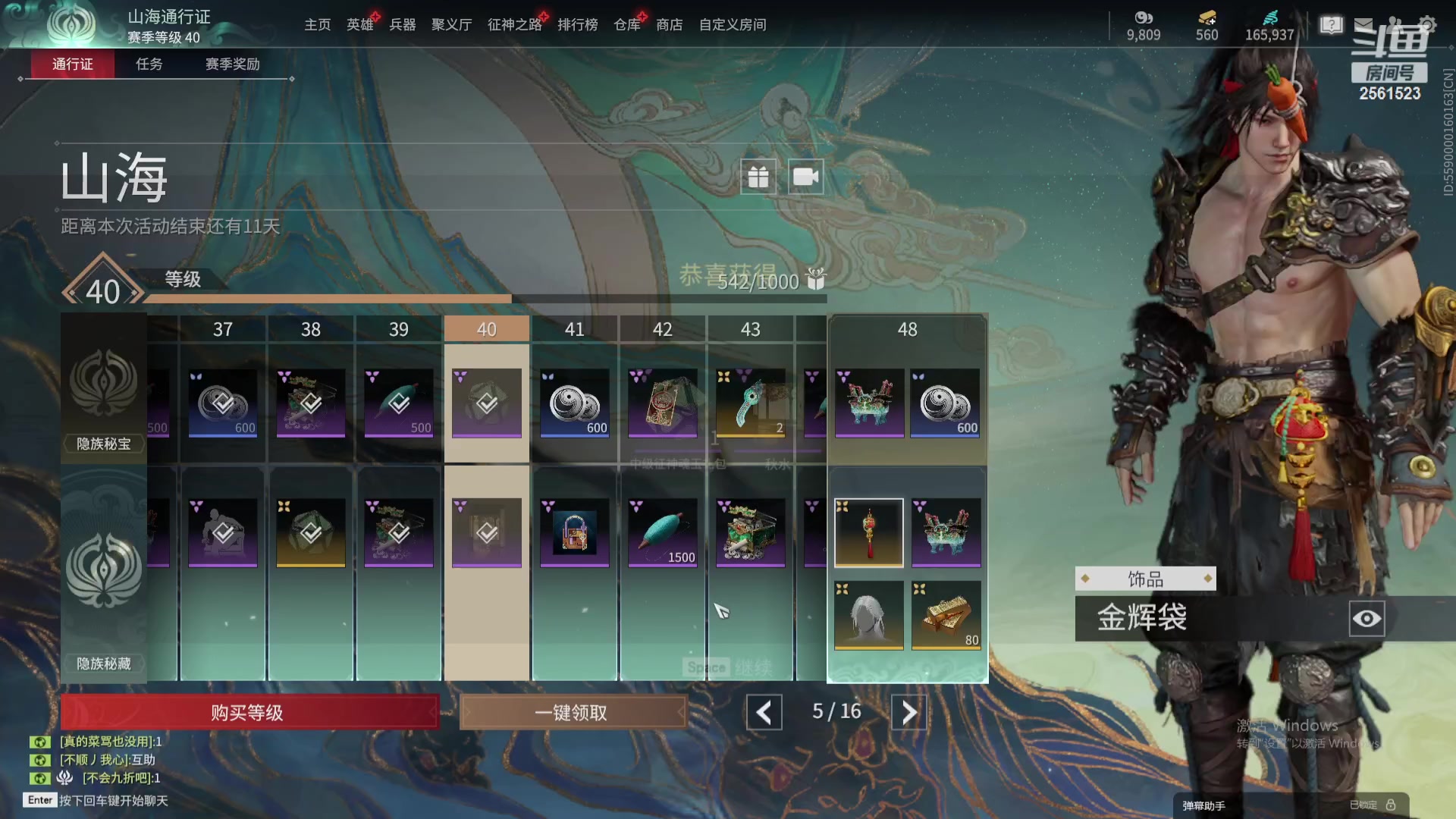The width and height of the screenshot is (1456, 819).
Task: Select the gold bars reward tile
Action: point(946,615)
